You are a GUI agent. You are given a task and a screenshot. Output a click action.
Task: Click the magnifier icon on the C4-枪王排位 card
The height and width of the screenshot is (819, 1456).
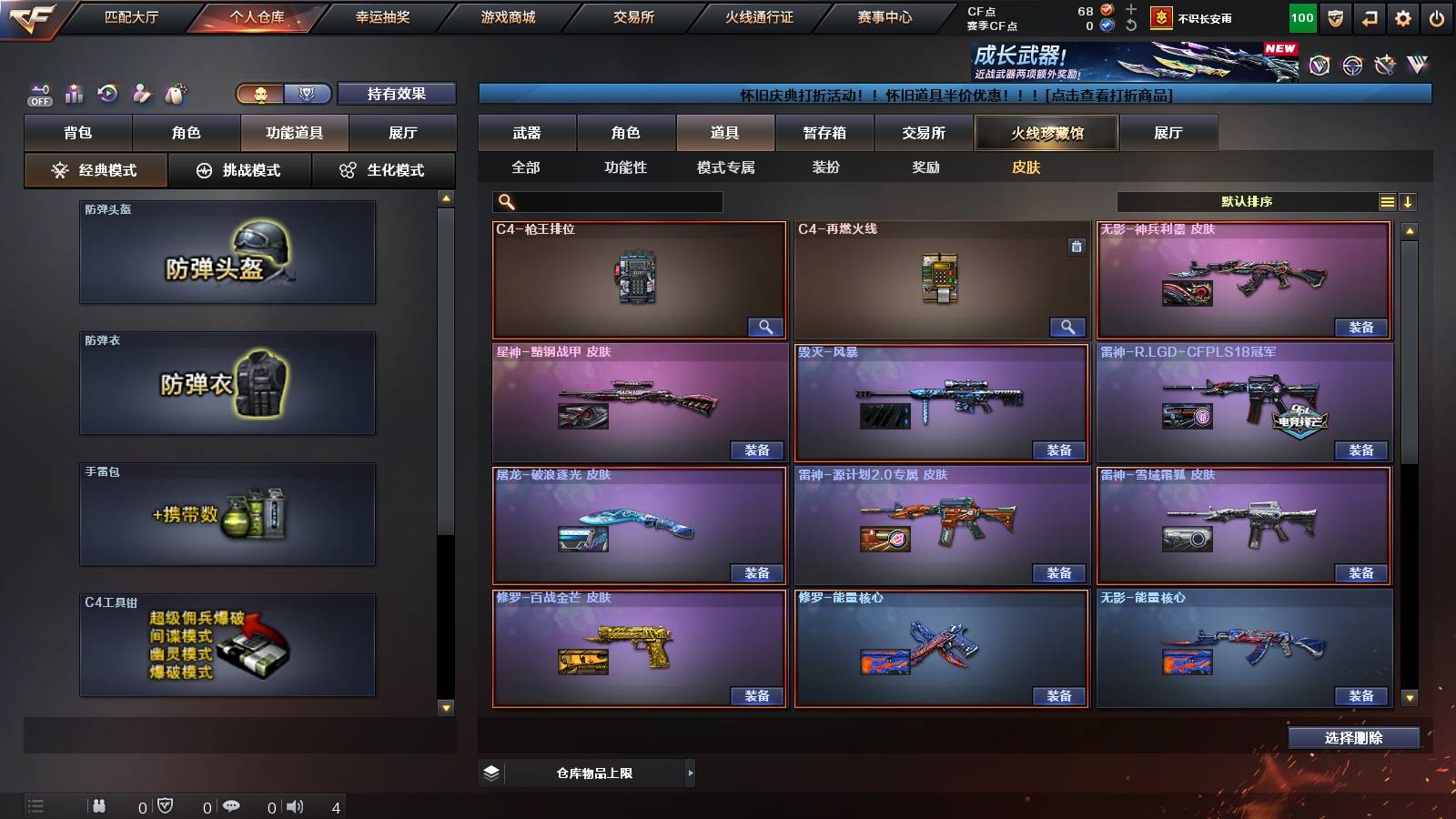[x=766, y=326]
